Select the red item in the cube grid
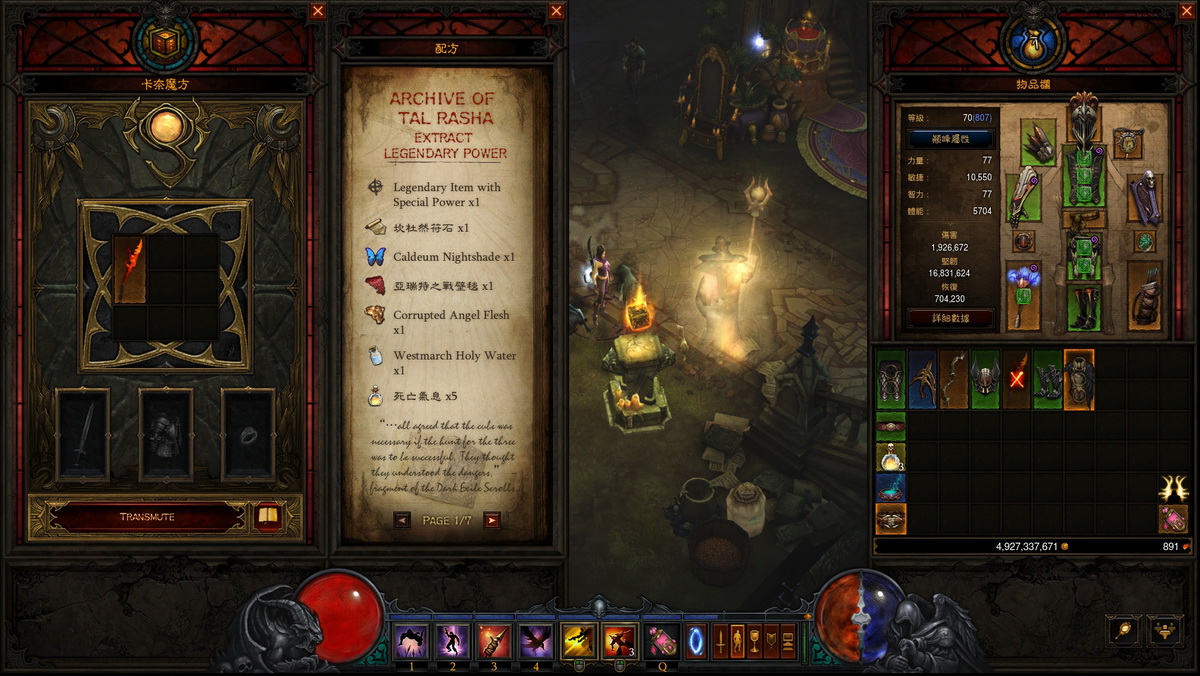1200x676 pixels. tap(130, 270)
